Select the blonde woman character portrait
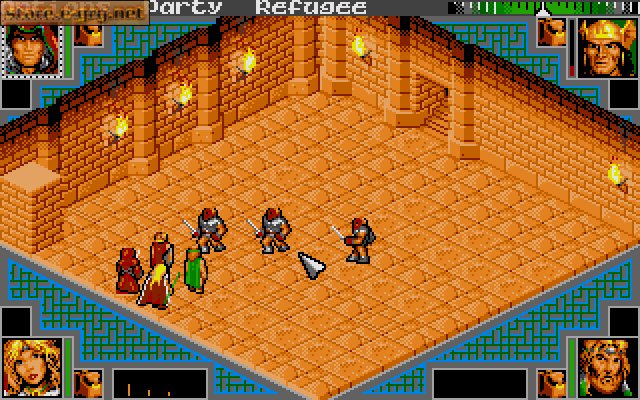Viewport: 640px width, 400px height. pyautogui.click(x=32, y=366)
